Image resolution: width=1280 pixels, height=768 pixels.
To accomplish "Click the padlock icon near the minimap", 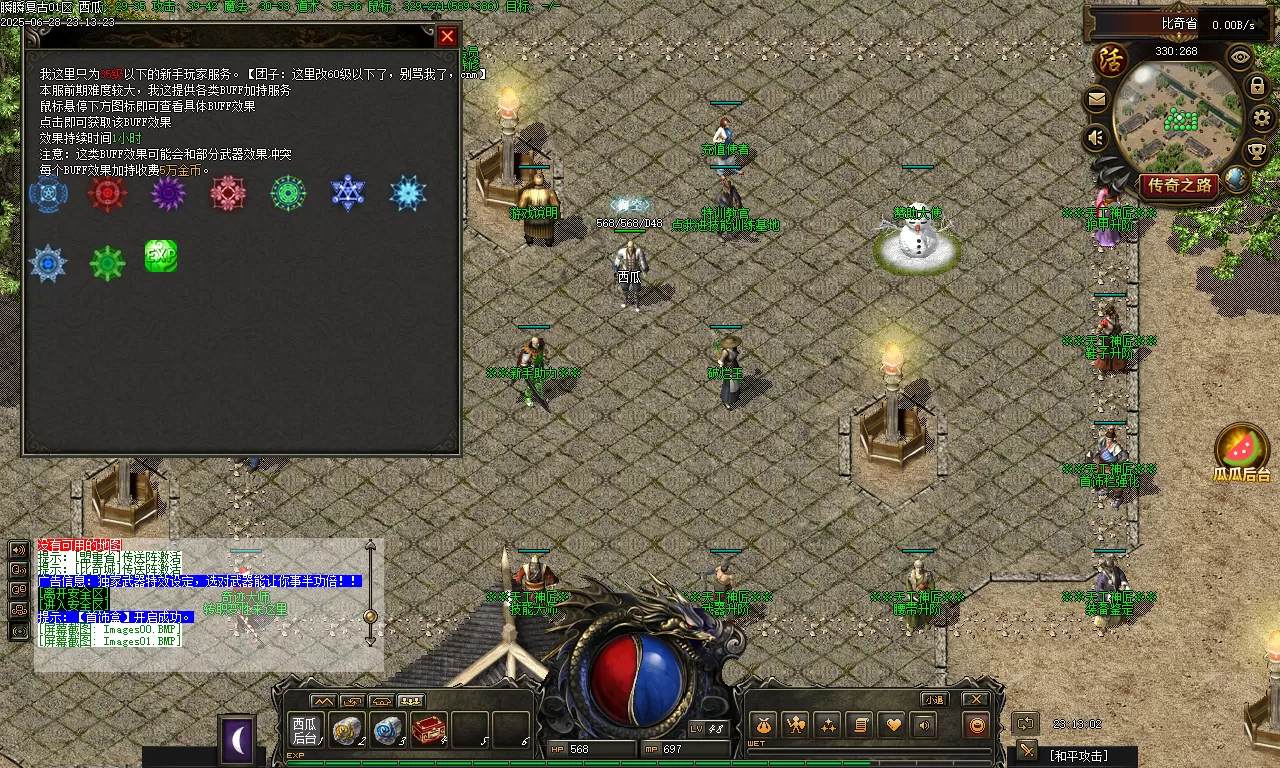I will [x=1257, y=86].
